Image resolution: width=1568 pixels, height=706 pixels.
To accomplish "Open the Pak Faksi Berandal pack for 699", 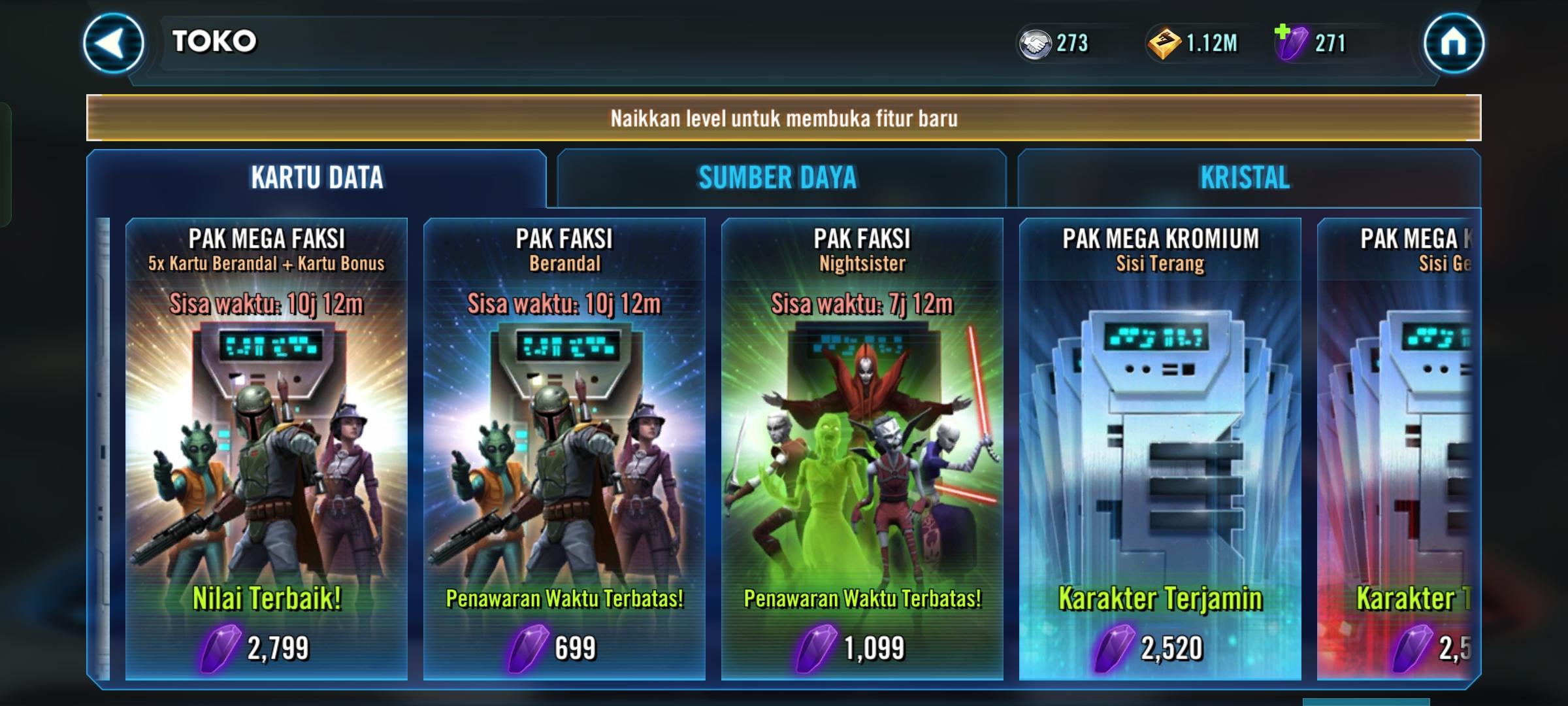I will click(564, 448).
